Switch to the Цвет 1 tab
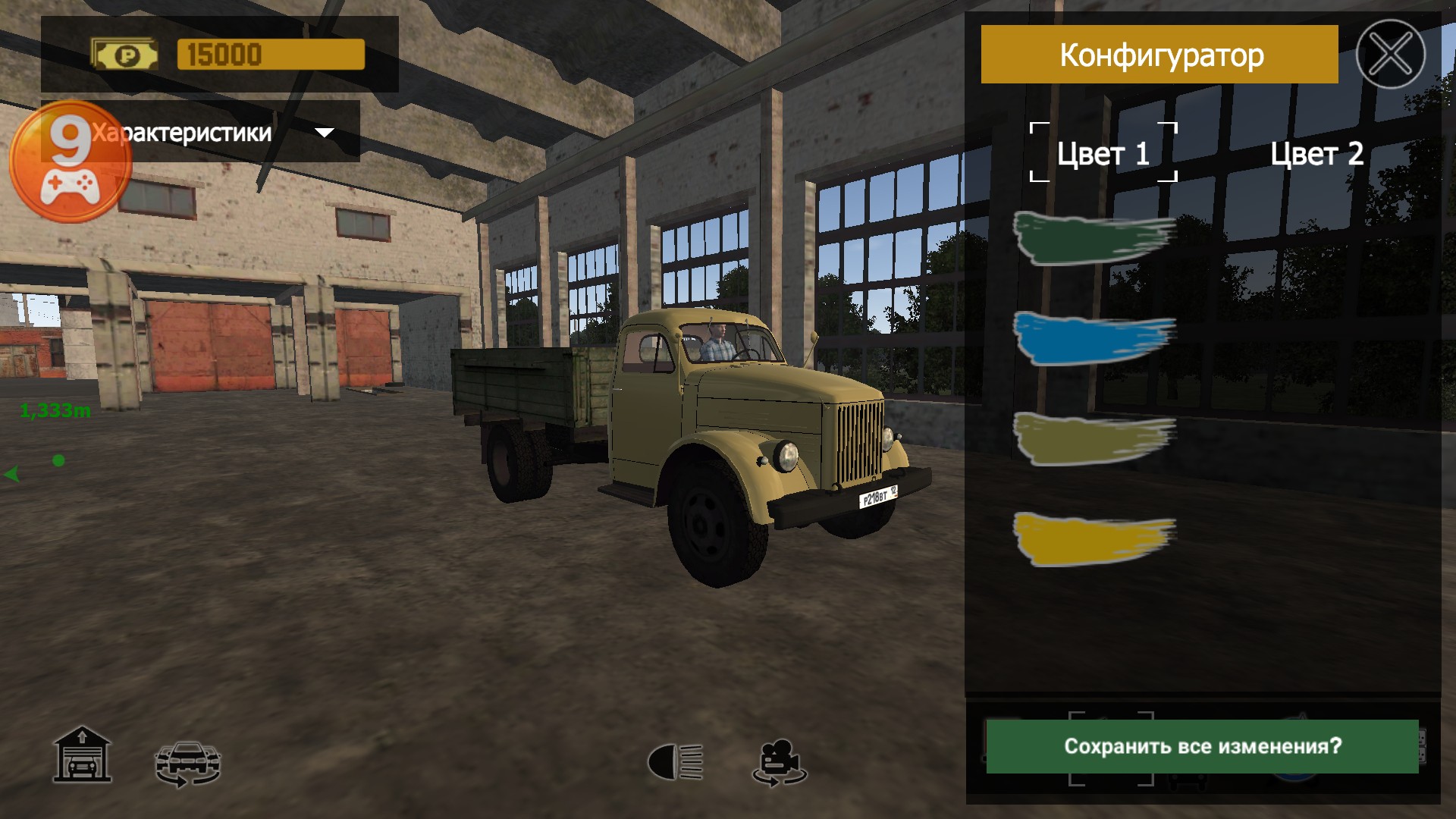The height and width of the screenshot is (819, 1456). click(1103, 153)
